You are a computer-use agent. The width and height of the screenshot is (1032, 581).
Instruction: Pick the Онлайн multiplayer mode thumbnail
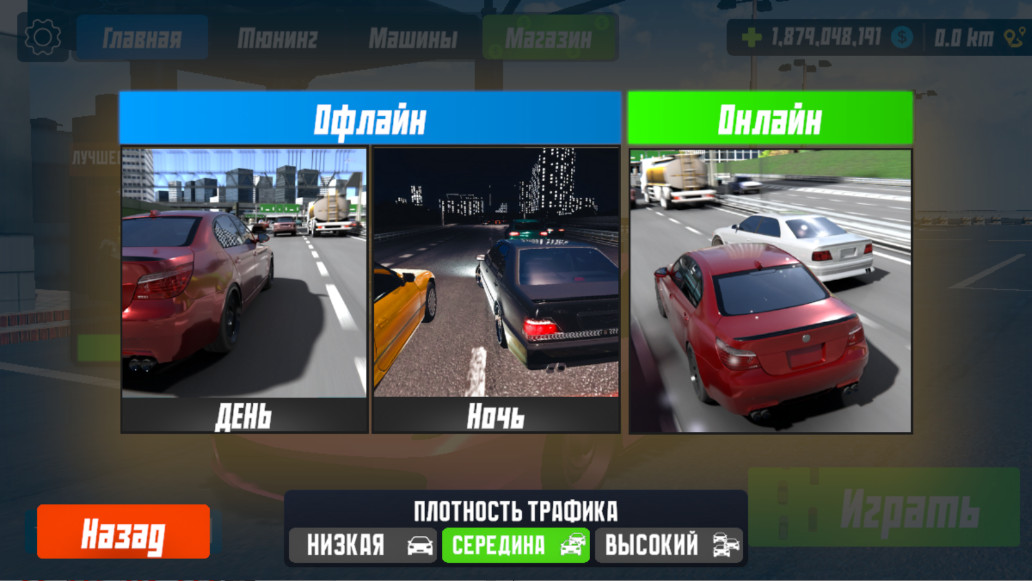[770, 290]
